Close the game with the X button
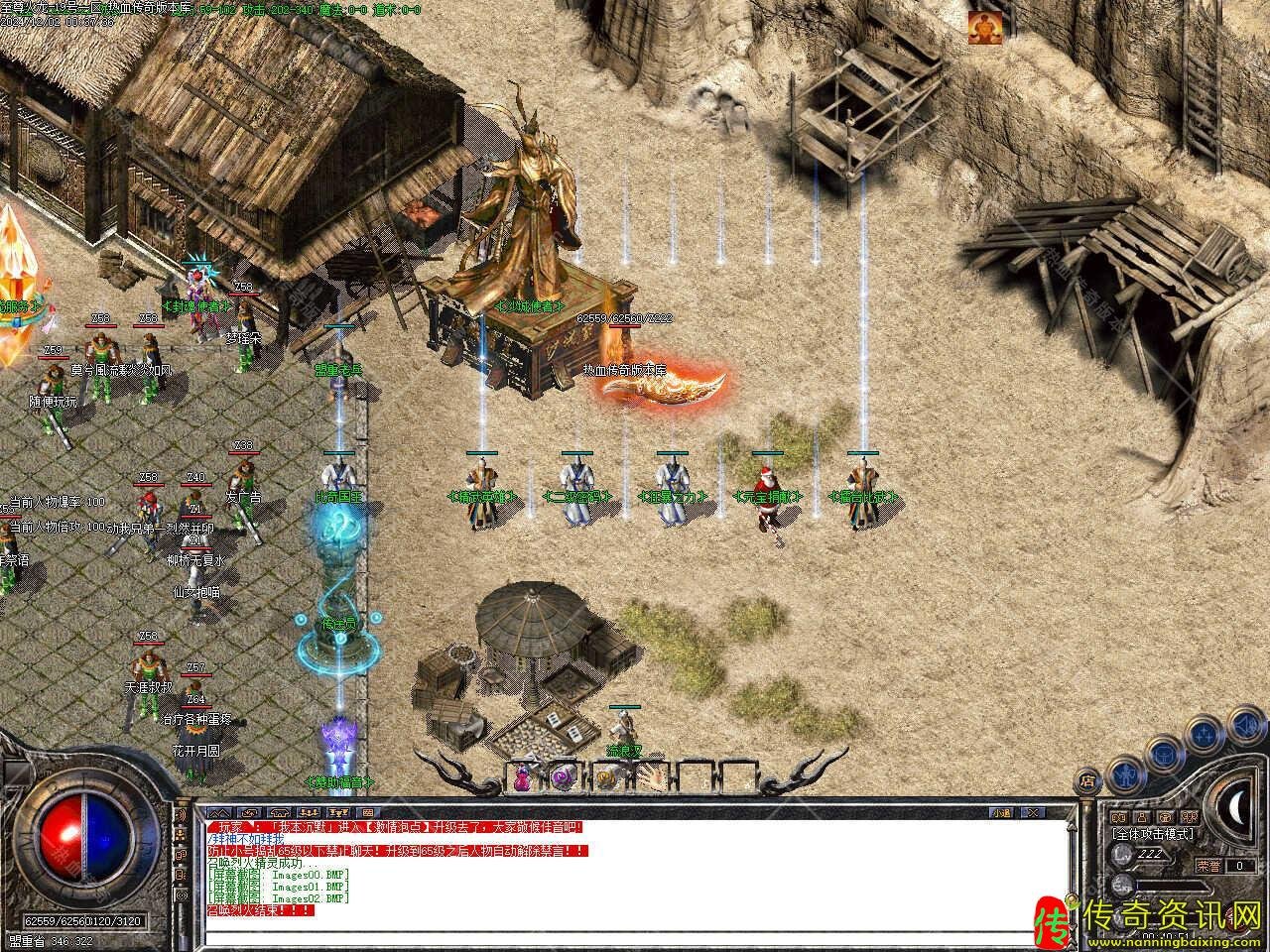Screen dimensions: 1270x952 1034,812
